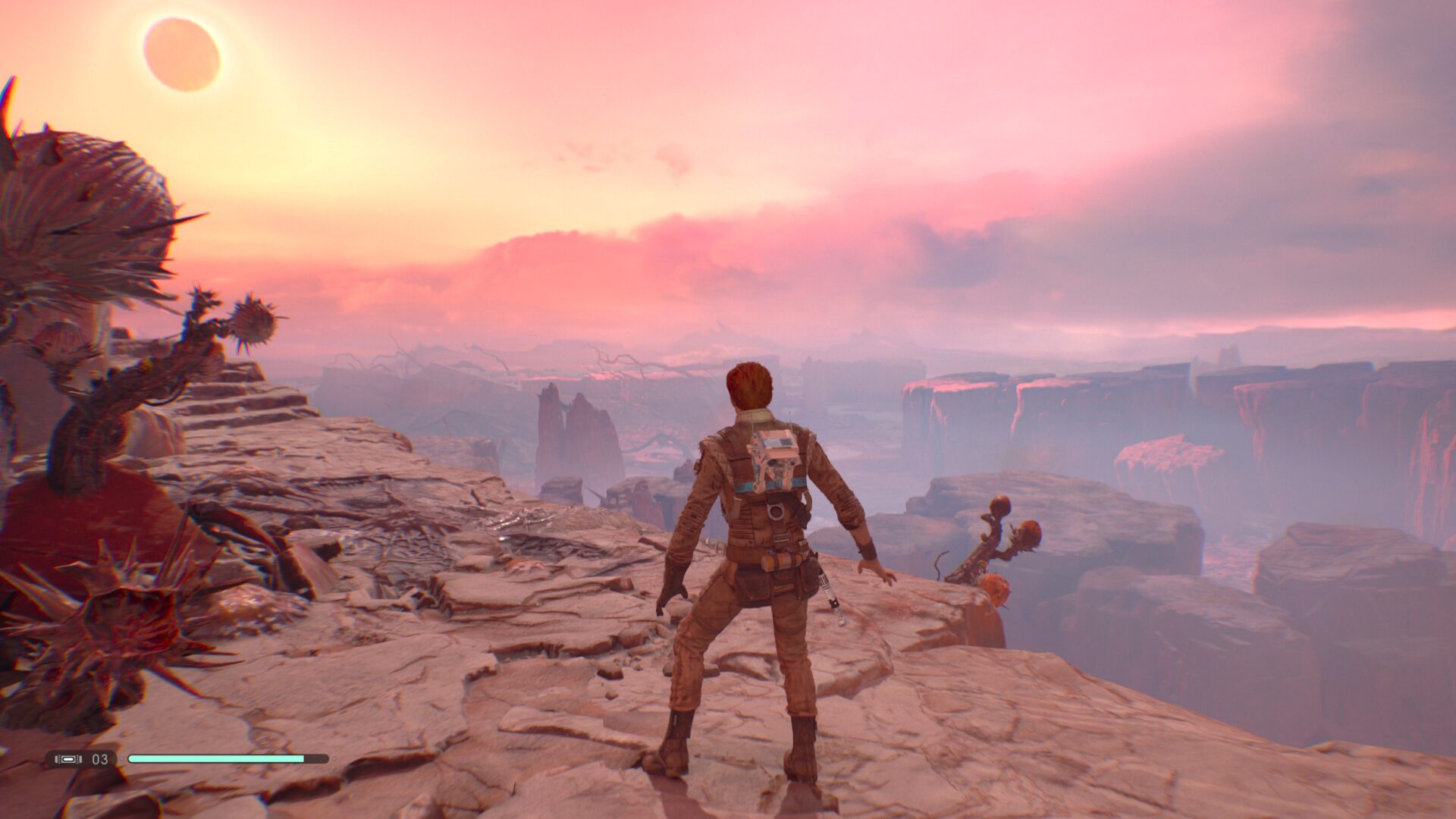Select the stim canister icon
Image resolution: width=1456 pixels, height=819 pixels.
click(68, 758)
